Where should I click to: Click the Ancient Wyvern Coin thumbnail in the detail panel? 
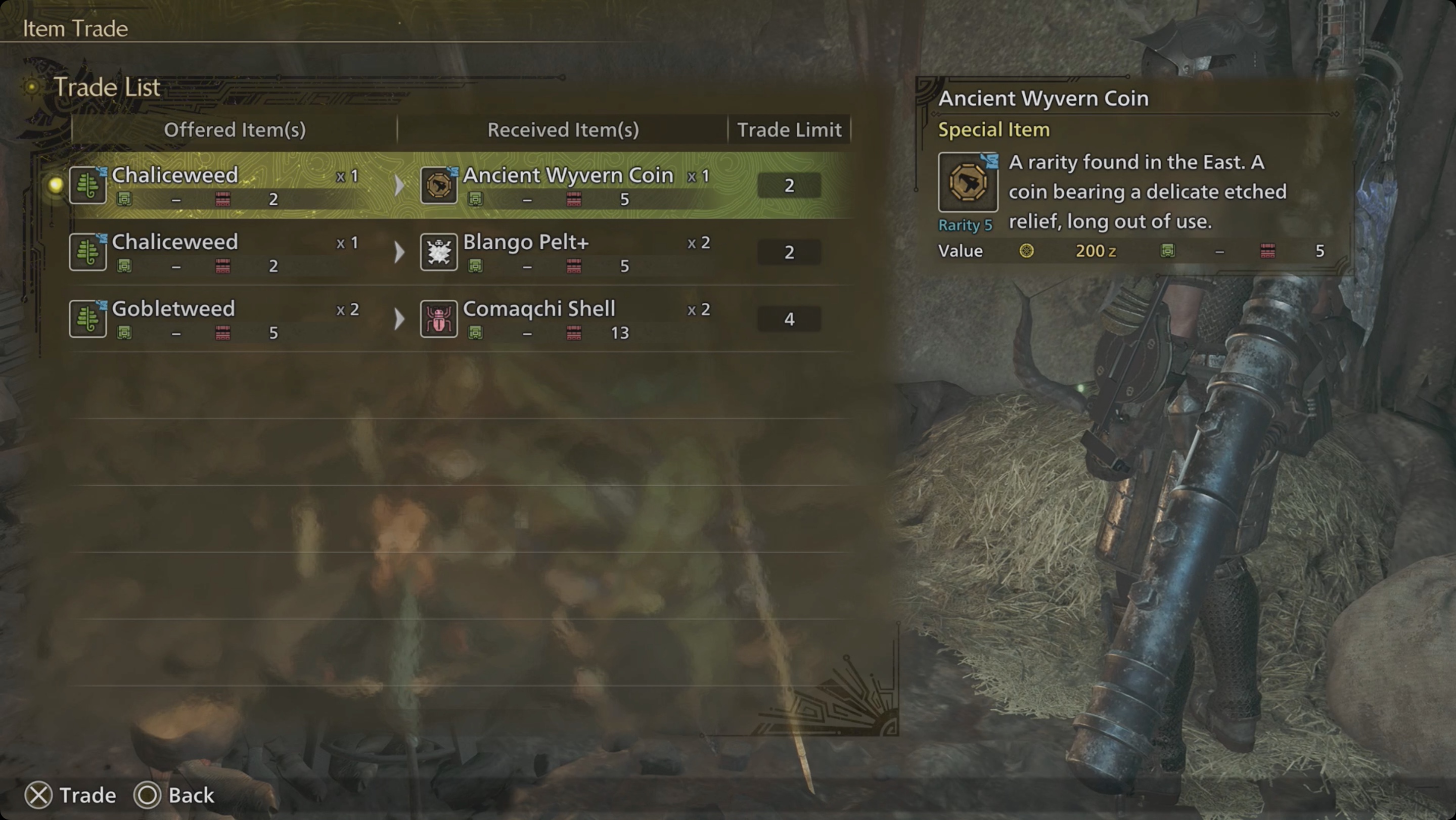click(x=968, y=183)
